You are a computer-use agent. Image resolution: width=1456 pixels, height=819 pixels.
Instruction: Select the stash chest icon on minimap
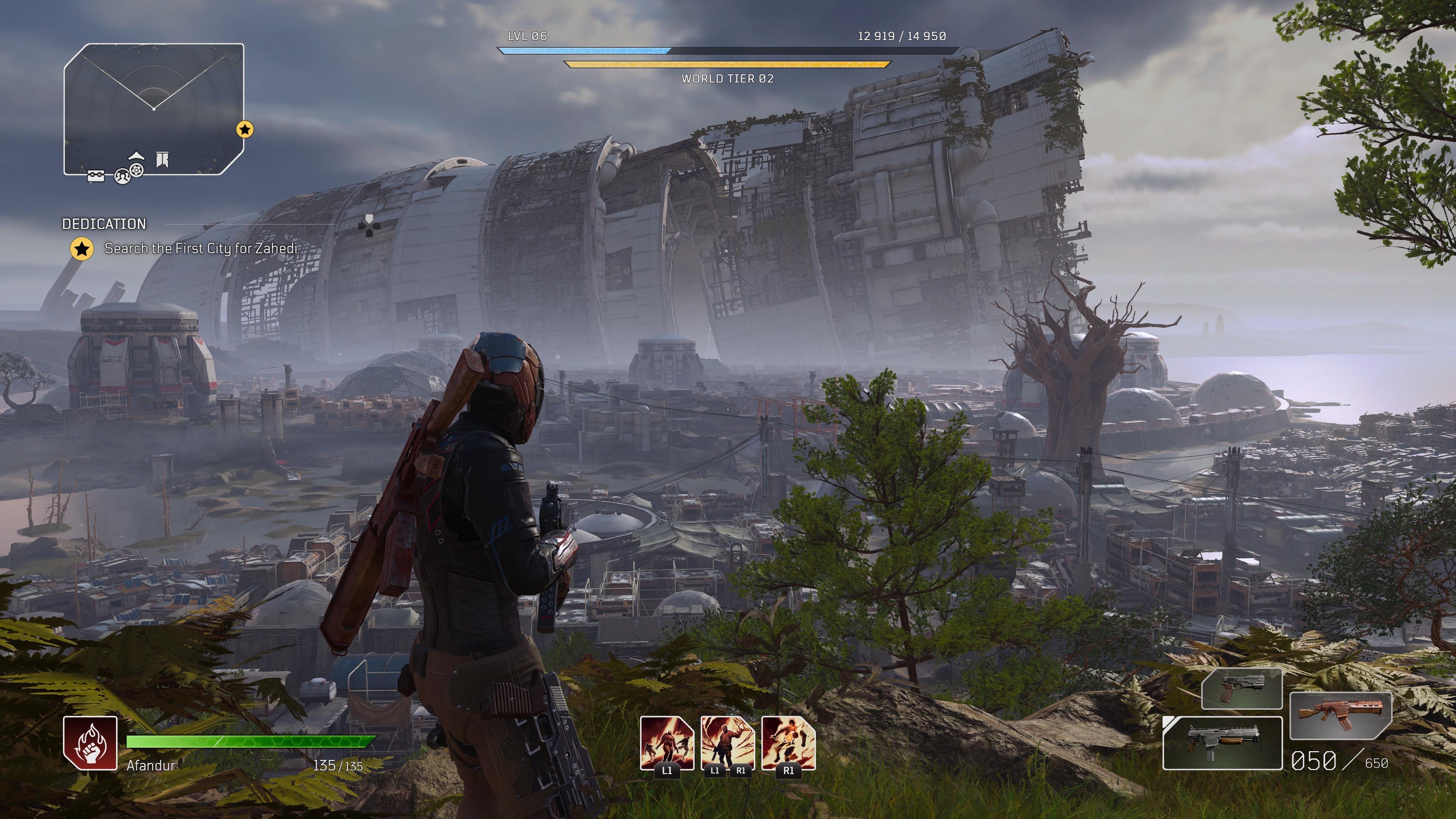coord(96,177)
